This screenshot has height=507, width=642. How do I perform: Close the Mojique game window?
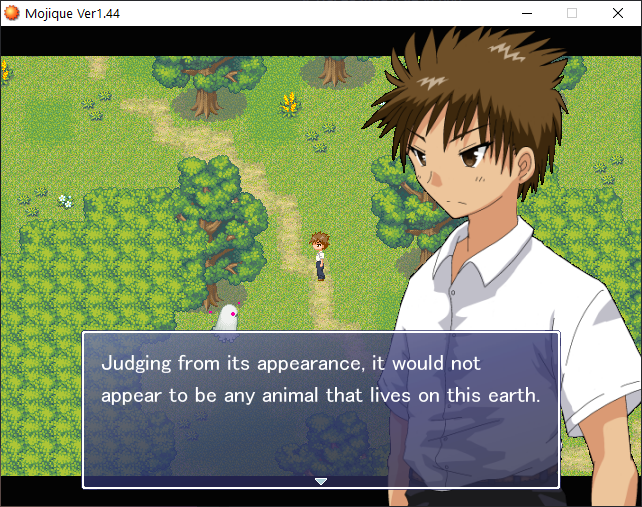pyautogui.click(x=618, y=13)
